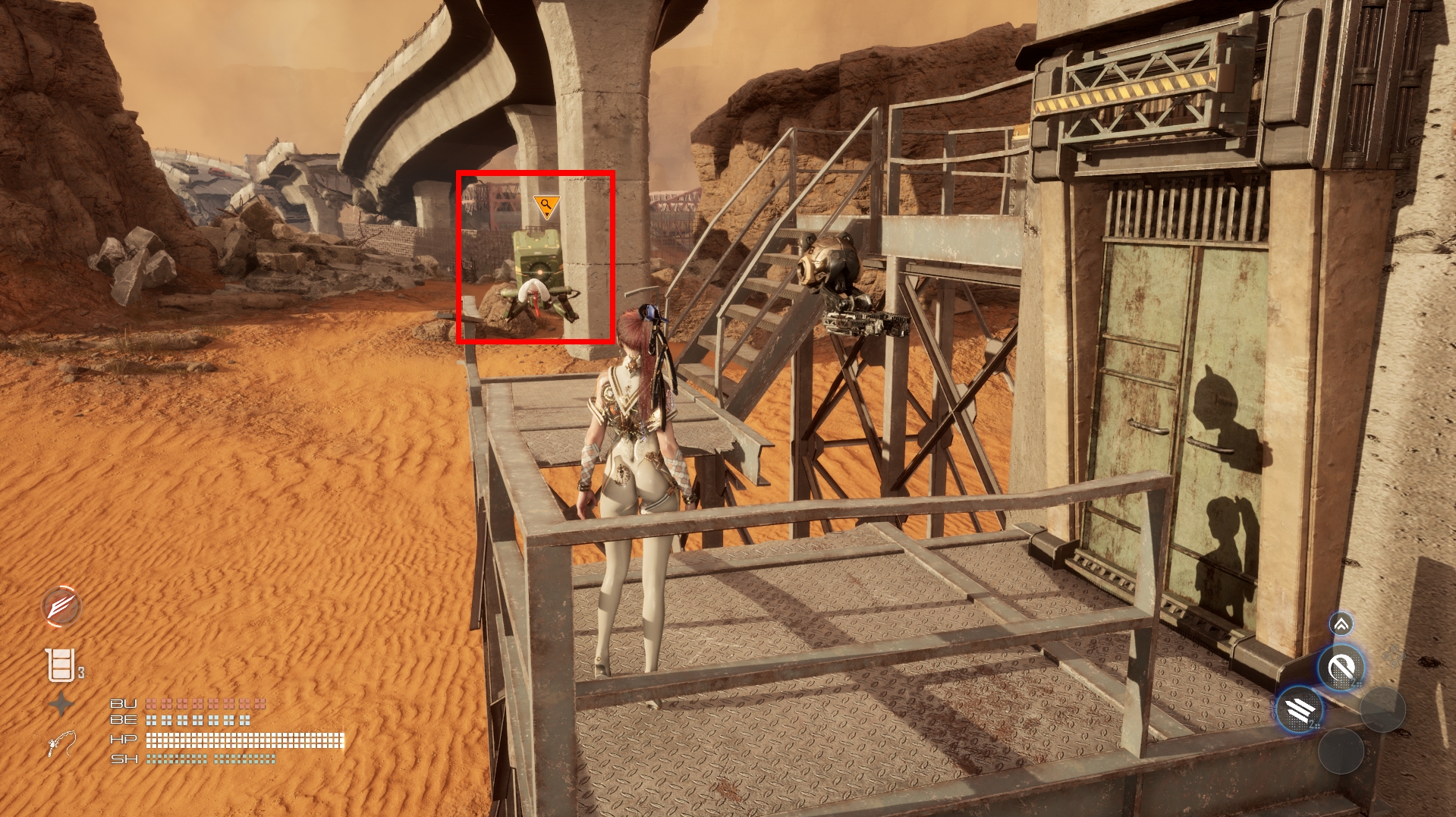The width and height of the screenshot is (1456, 817).
Task: Trigger the curved slash skill icon
Action: click(1341, 668)
